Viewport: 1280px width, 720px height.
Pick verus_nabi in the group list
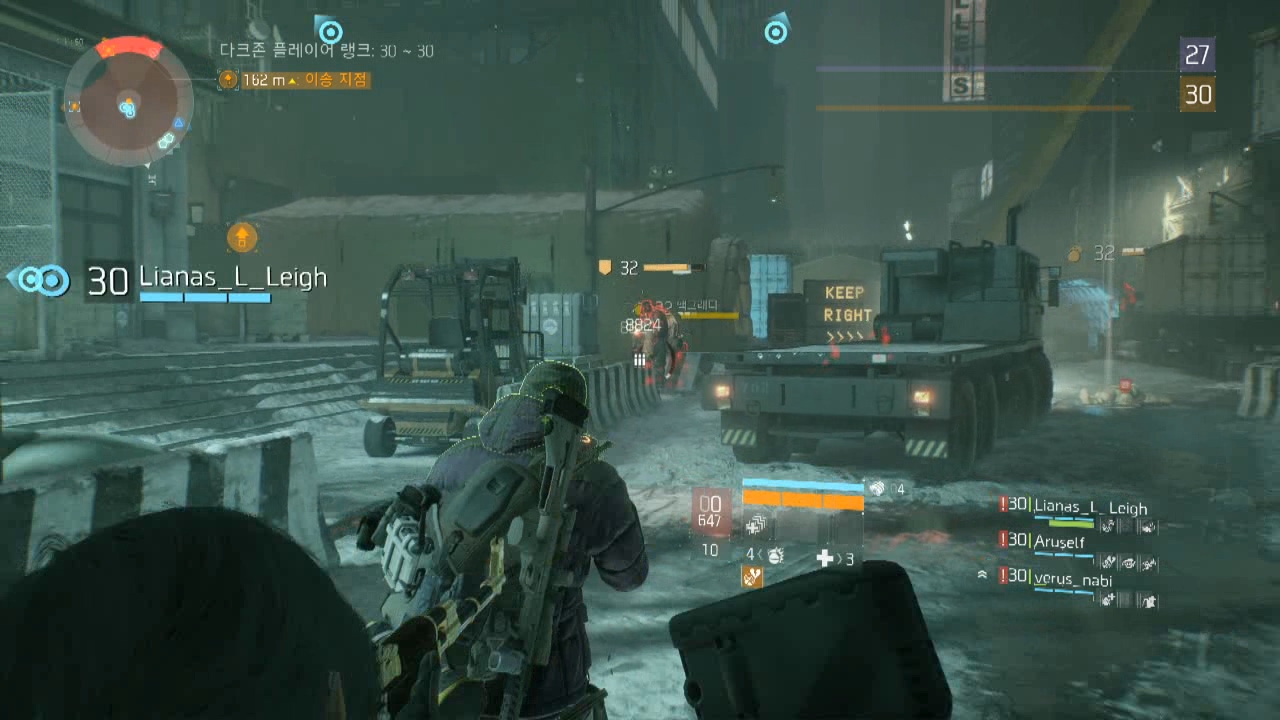pyautogui.click(x=1072, y=579)
